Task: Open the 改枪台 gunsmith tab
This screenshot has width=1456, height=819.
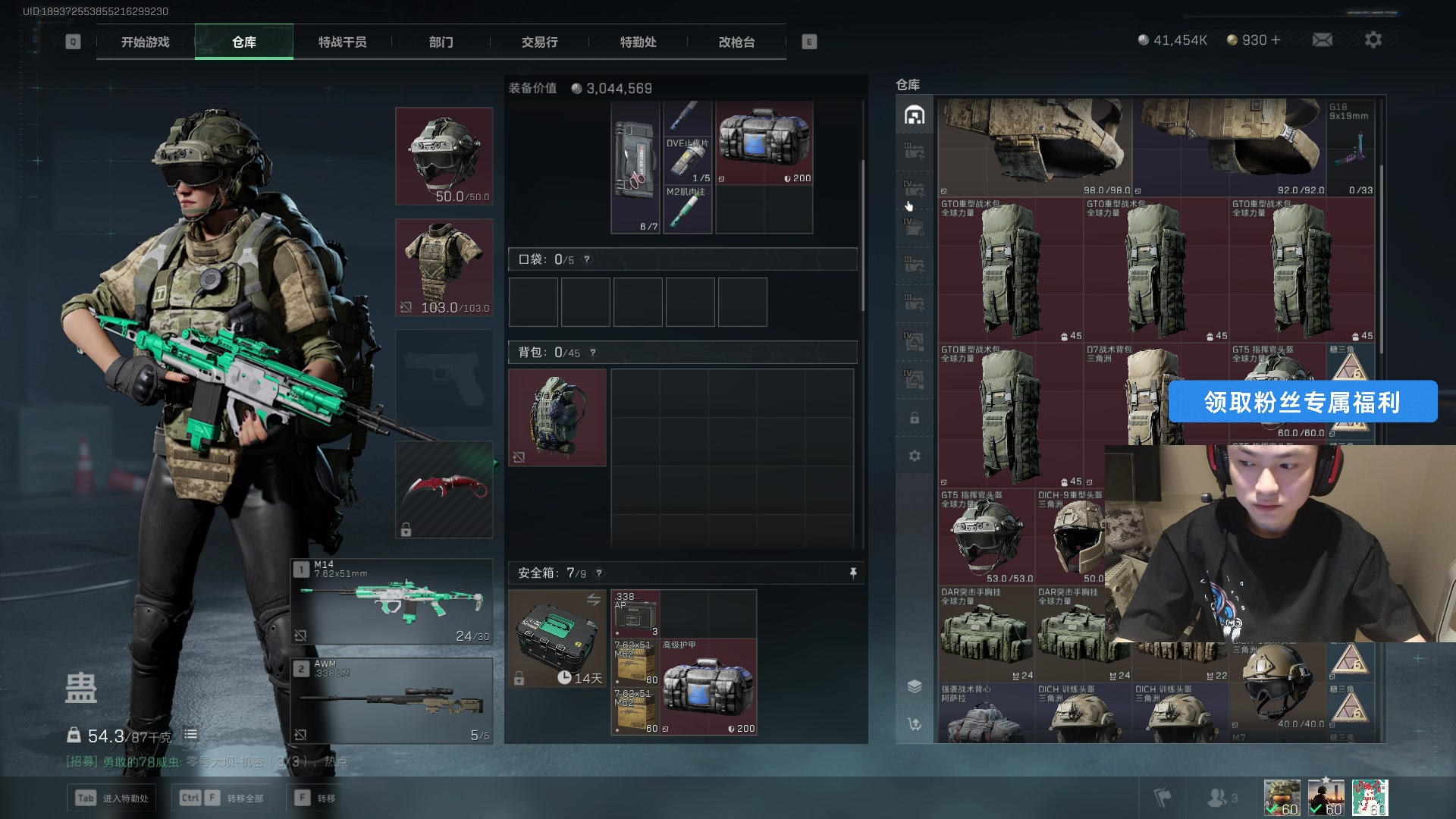Action: [736, 42]
